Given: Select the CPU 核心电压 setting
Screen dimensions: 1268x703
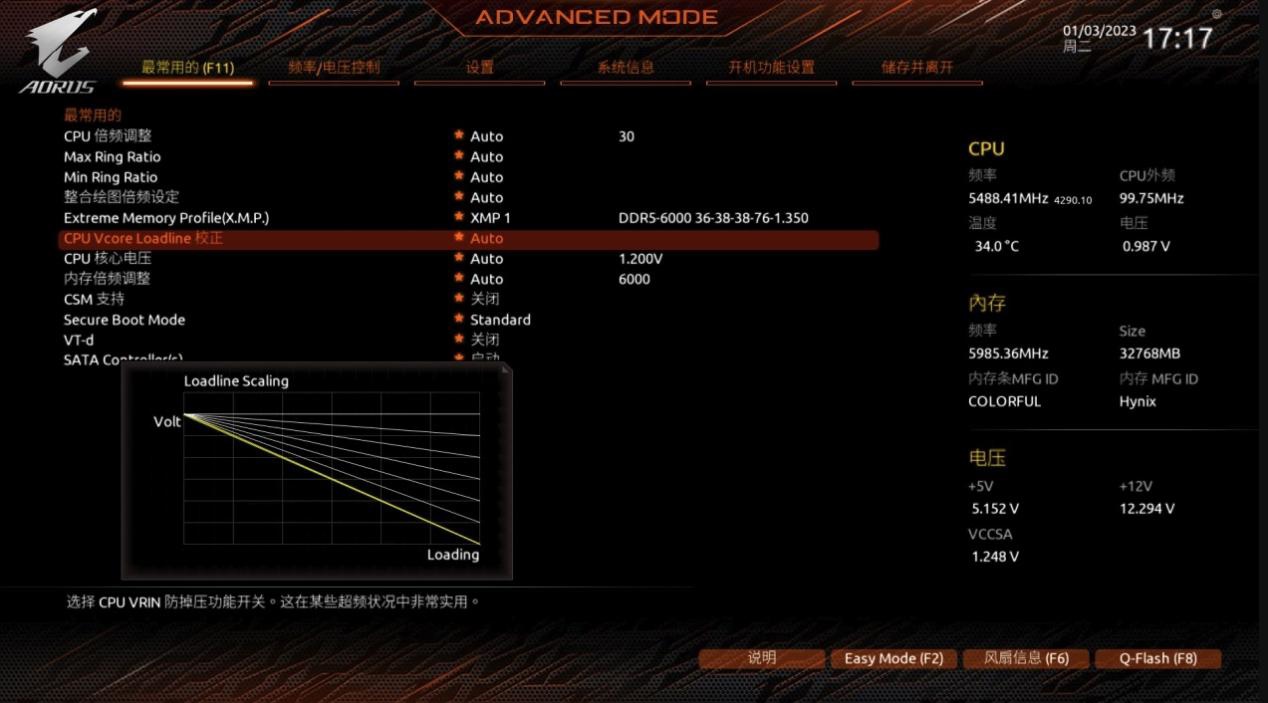Looking at the screenshot, I should [108, 259].
